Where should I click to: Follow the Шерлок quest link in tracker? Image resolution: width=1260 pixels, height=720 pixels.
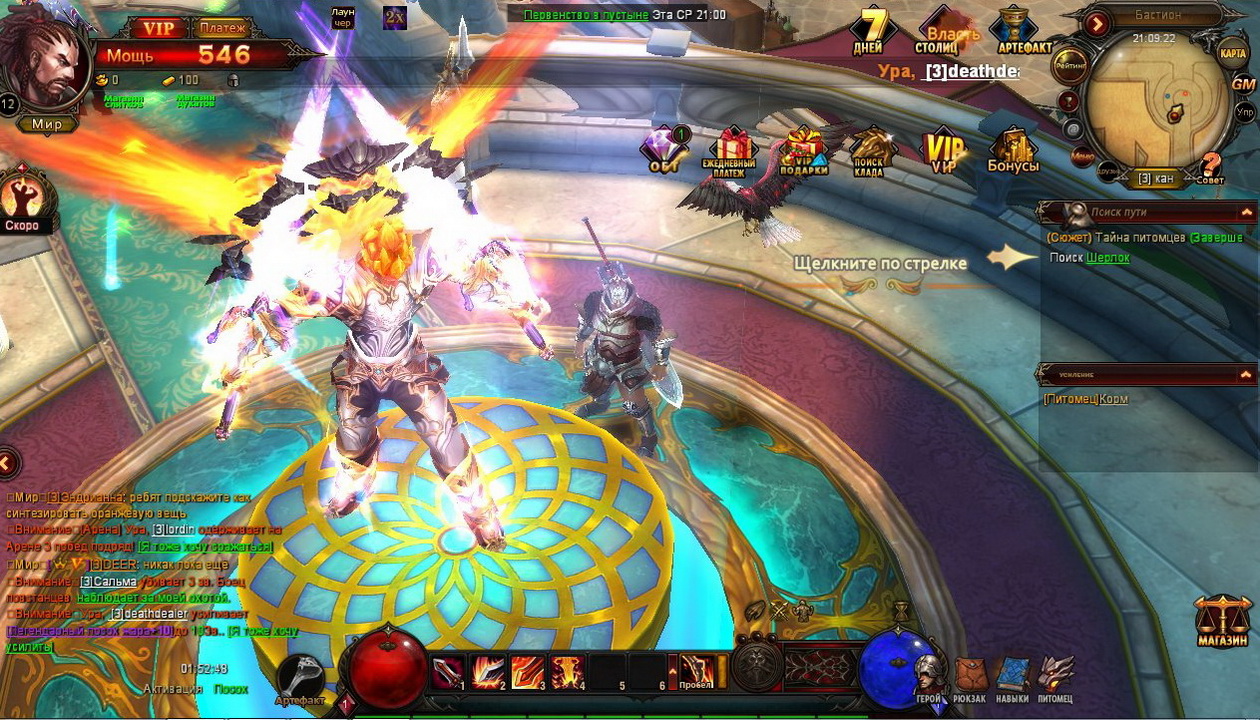[x=1108, y=258]
